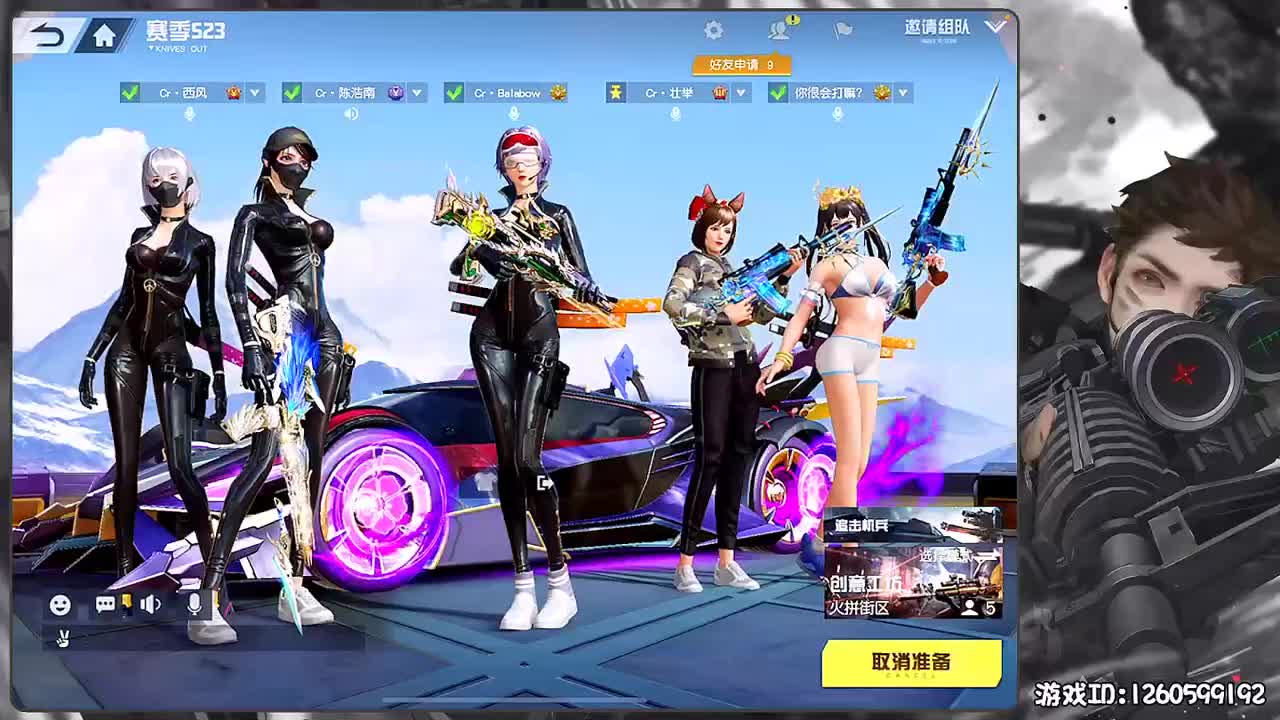Open friend requests via the friends icon
1280x720 pixels.
[x=780, y=29]
